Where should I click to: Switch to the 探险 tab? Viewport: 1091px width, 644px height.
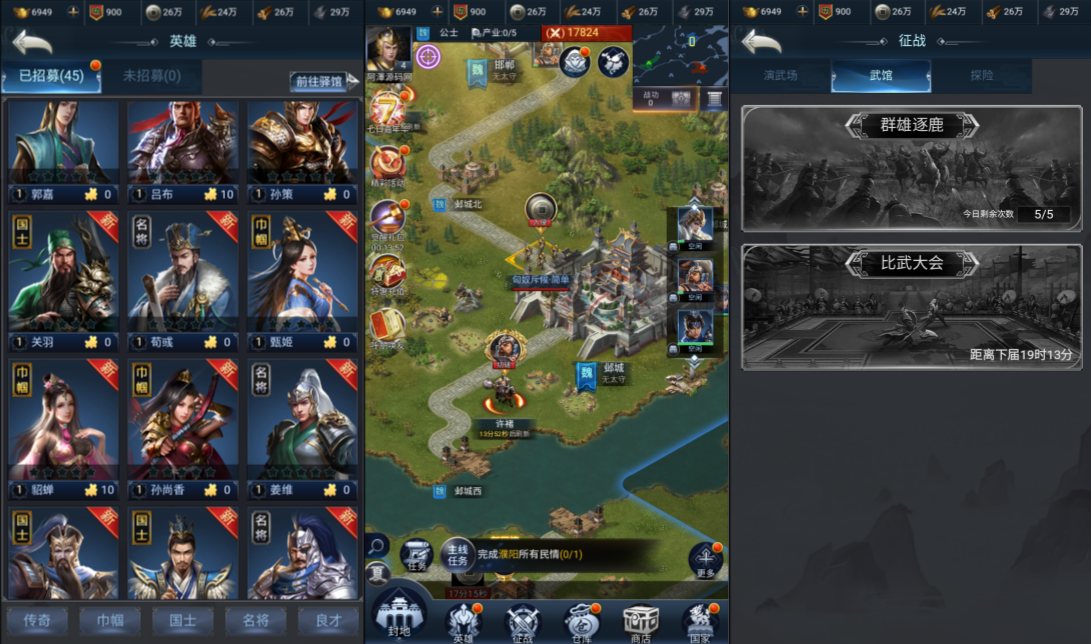(x=981, y=76)
